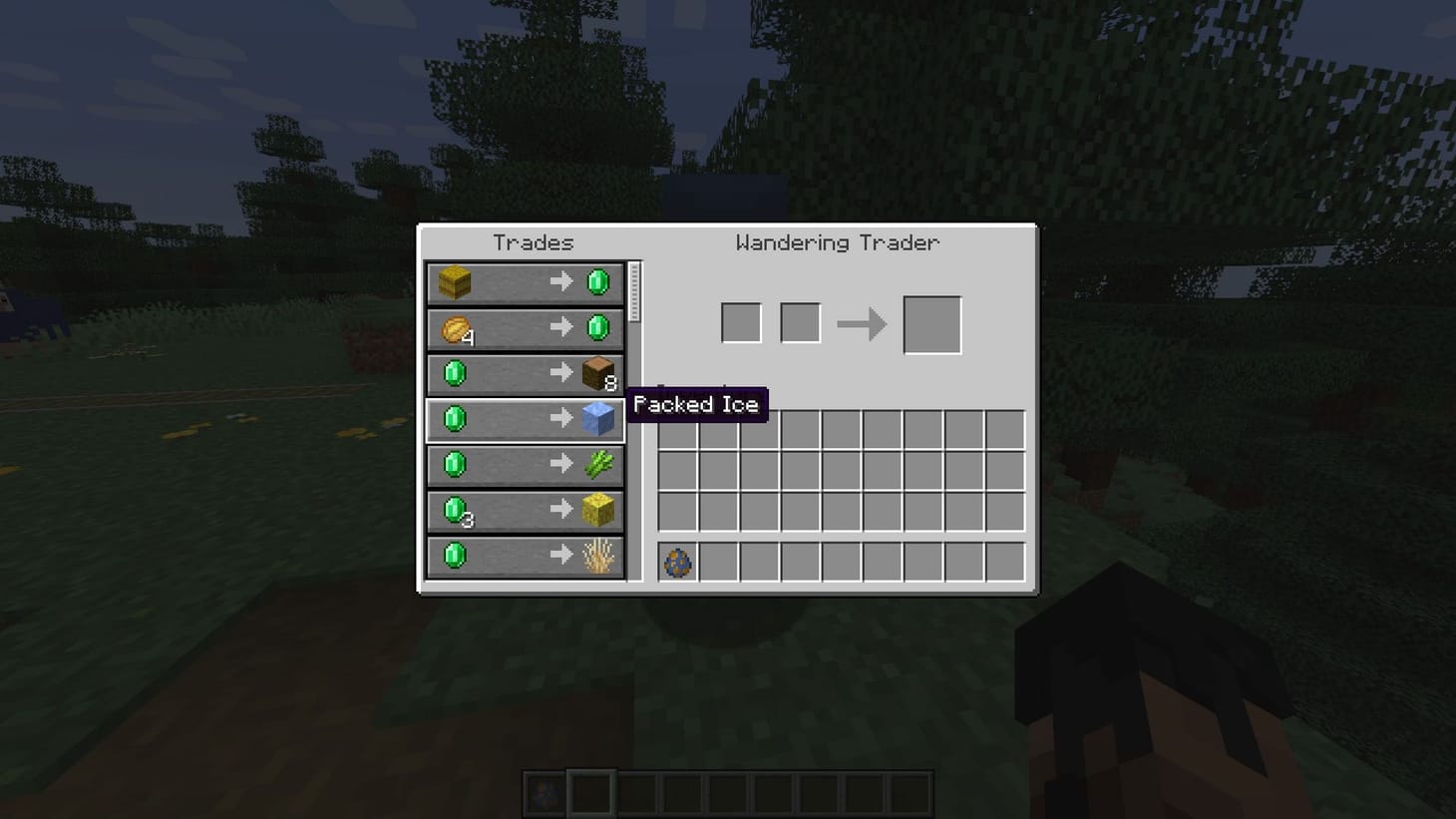Click the sugar cane trade icon
Viewport: 1456px width, 819px height.
point(599,464)
